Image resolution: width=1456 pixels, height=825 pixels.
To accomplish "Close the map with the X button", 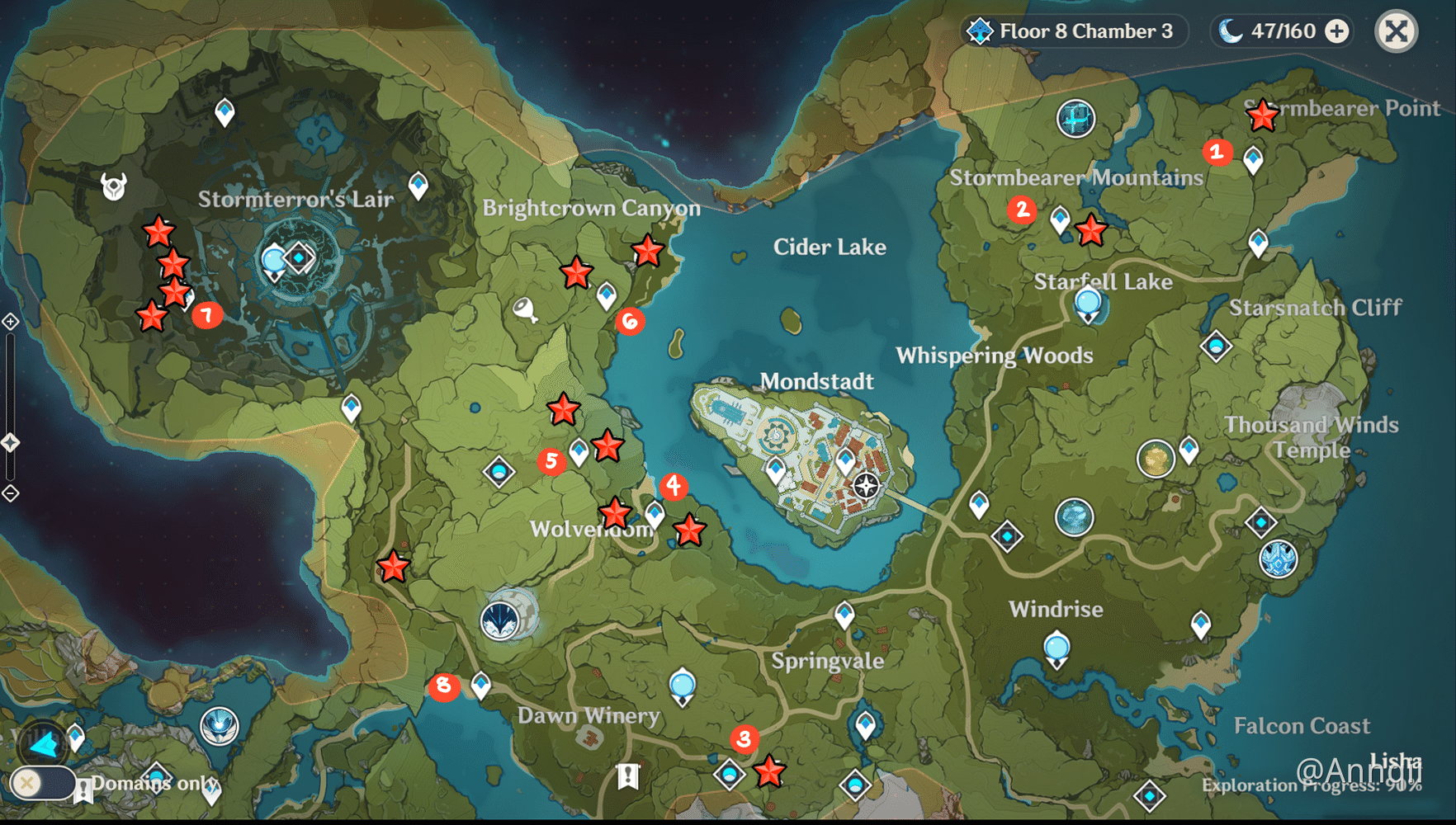I will [x=1396, y=31].
